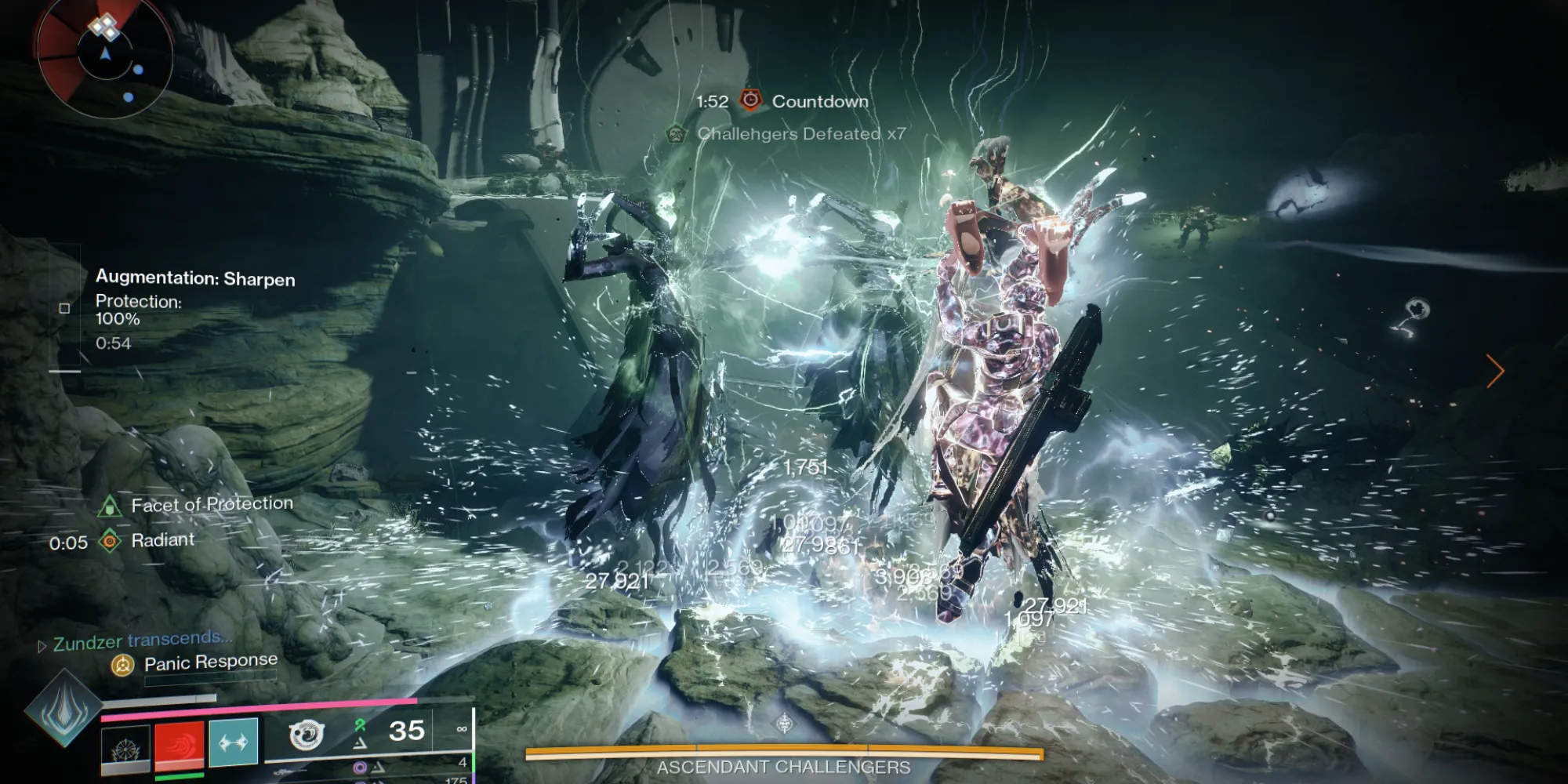
Task: Click the Countdown objective icon
Action: coord(751,100)
